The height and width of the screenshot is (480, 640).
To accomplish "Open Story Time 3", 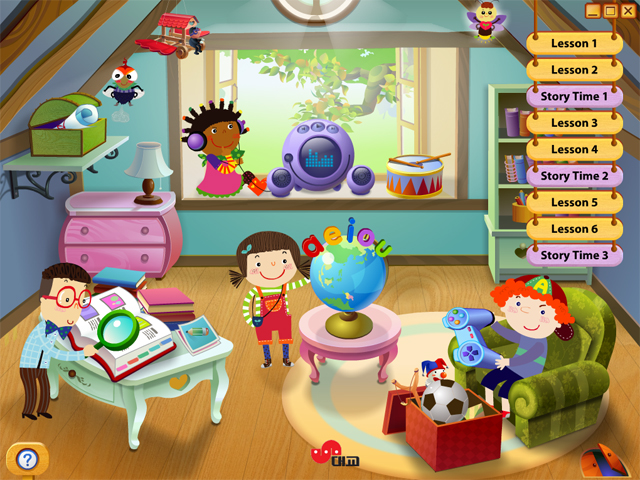I will [x=574, y=255].
